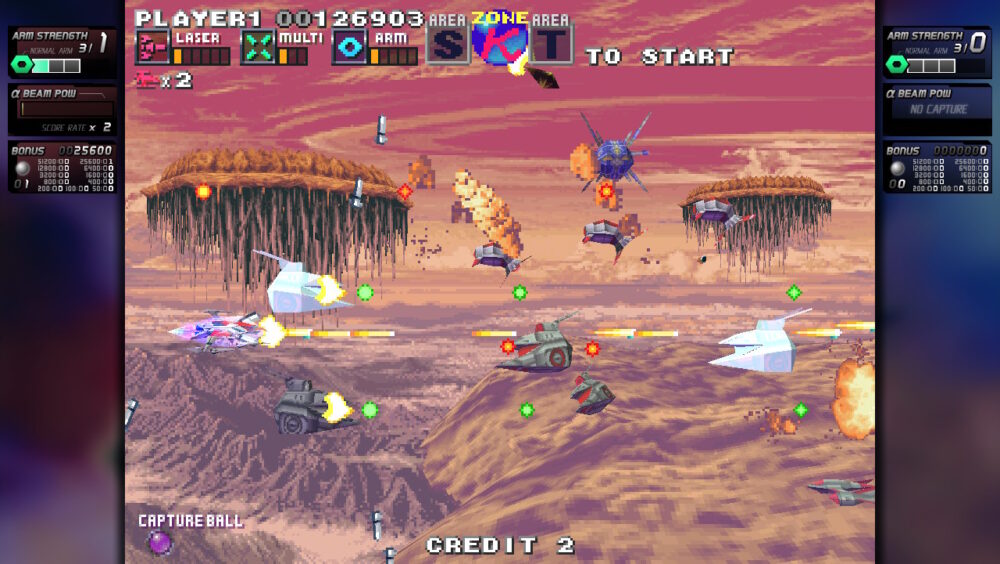This screenshot has width=1000, height=564.
Task: Select the blue Arm shield icon
Action: point(349,47)
